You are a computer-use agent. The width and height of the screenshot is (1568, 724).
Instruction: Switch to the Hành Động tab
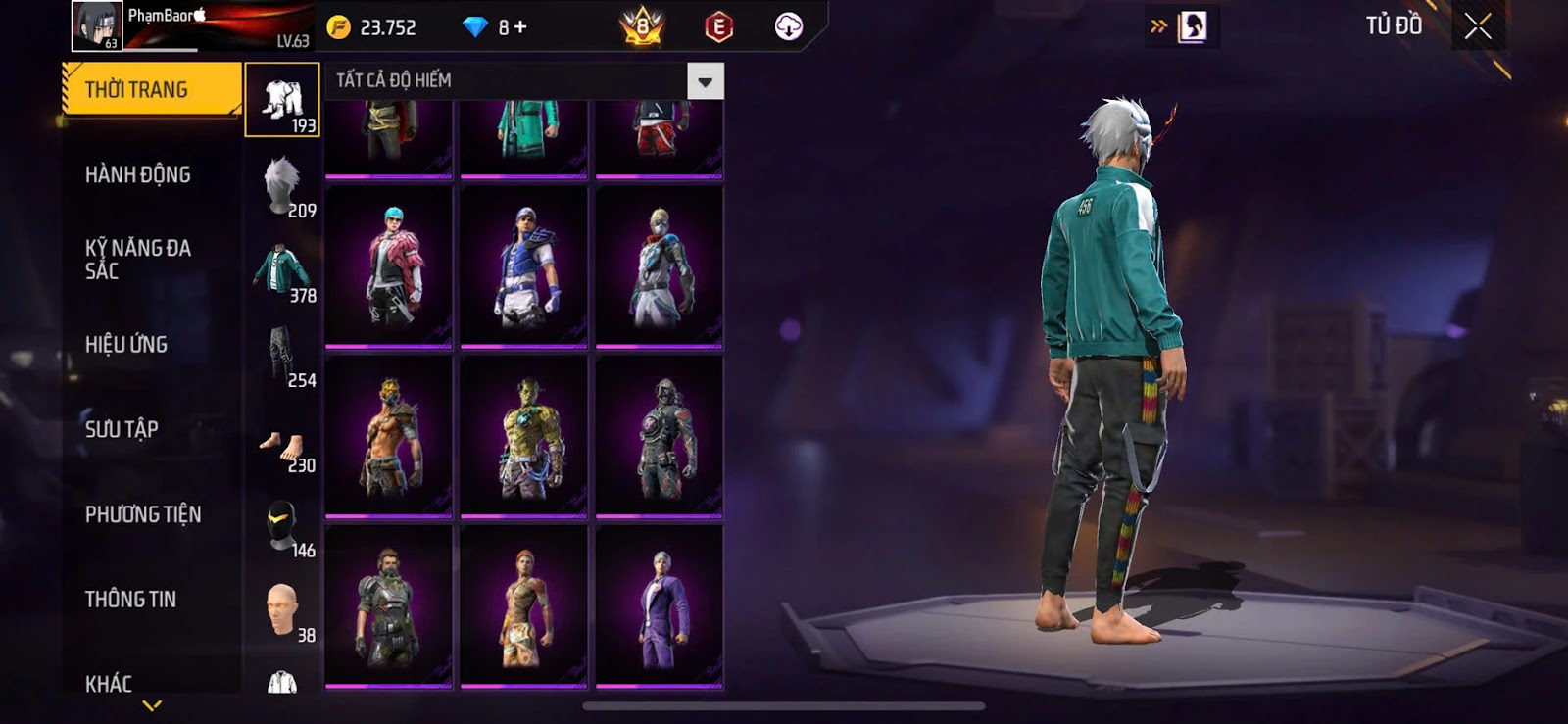[x=138, y=175]
